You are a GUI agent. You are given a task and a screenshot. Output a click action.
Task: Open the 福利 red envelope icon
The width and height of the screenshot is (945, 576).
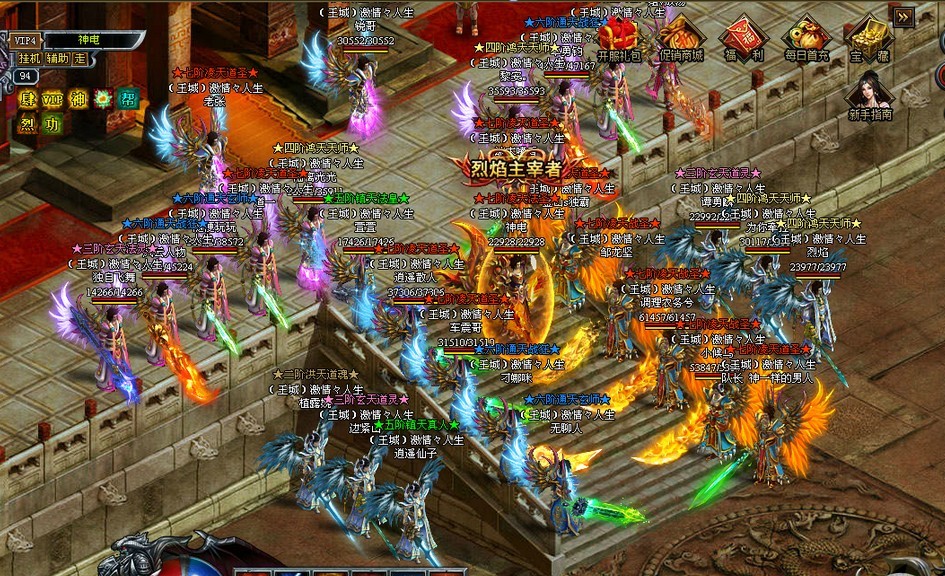click(743, 40)
